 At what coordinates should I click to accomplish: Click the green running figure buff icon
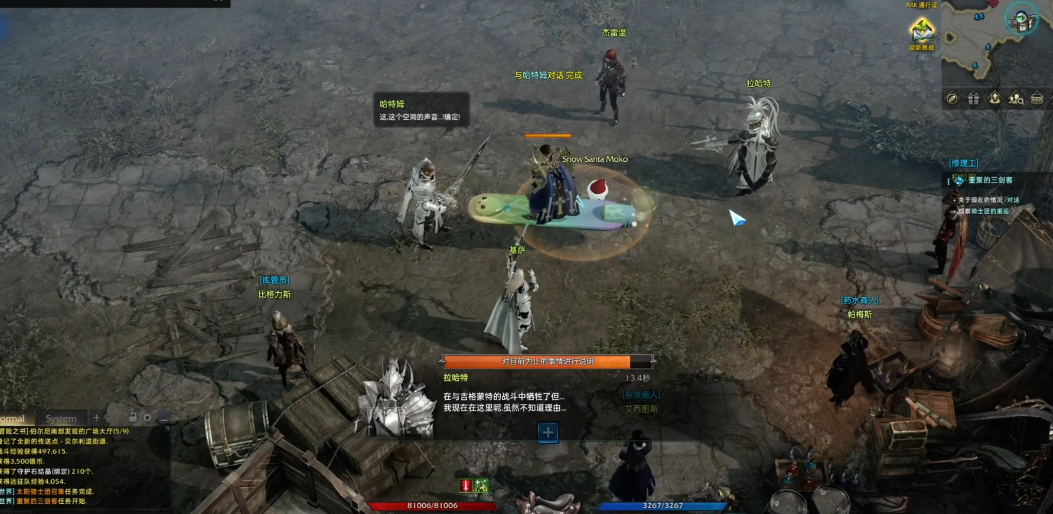click(481, 485)
